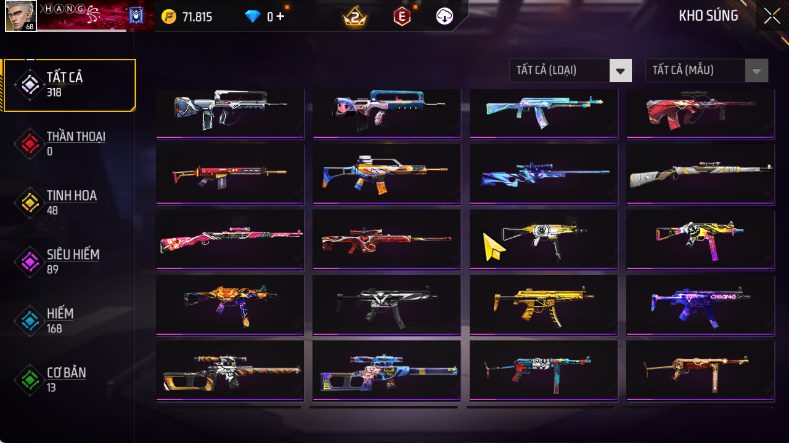The height and width of the screenshot is (443, 789).
Task: Select the white and gold shotgun skin
Action: pyautogui.click(x=700, y=174)
